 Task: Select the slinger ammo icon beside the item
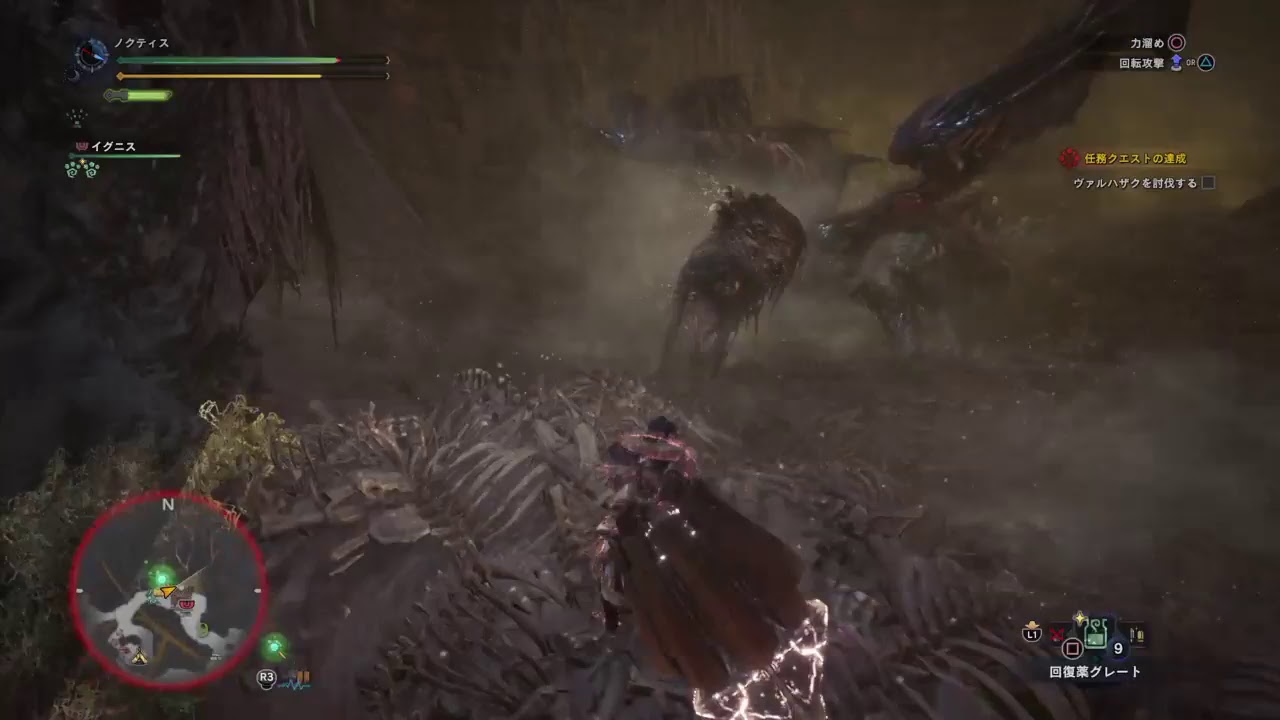coord(1138,634)
